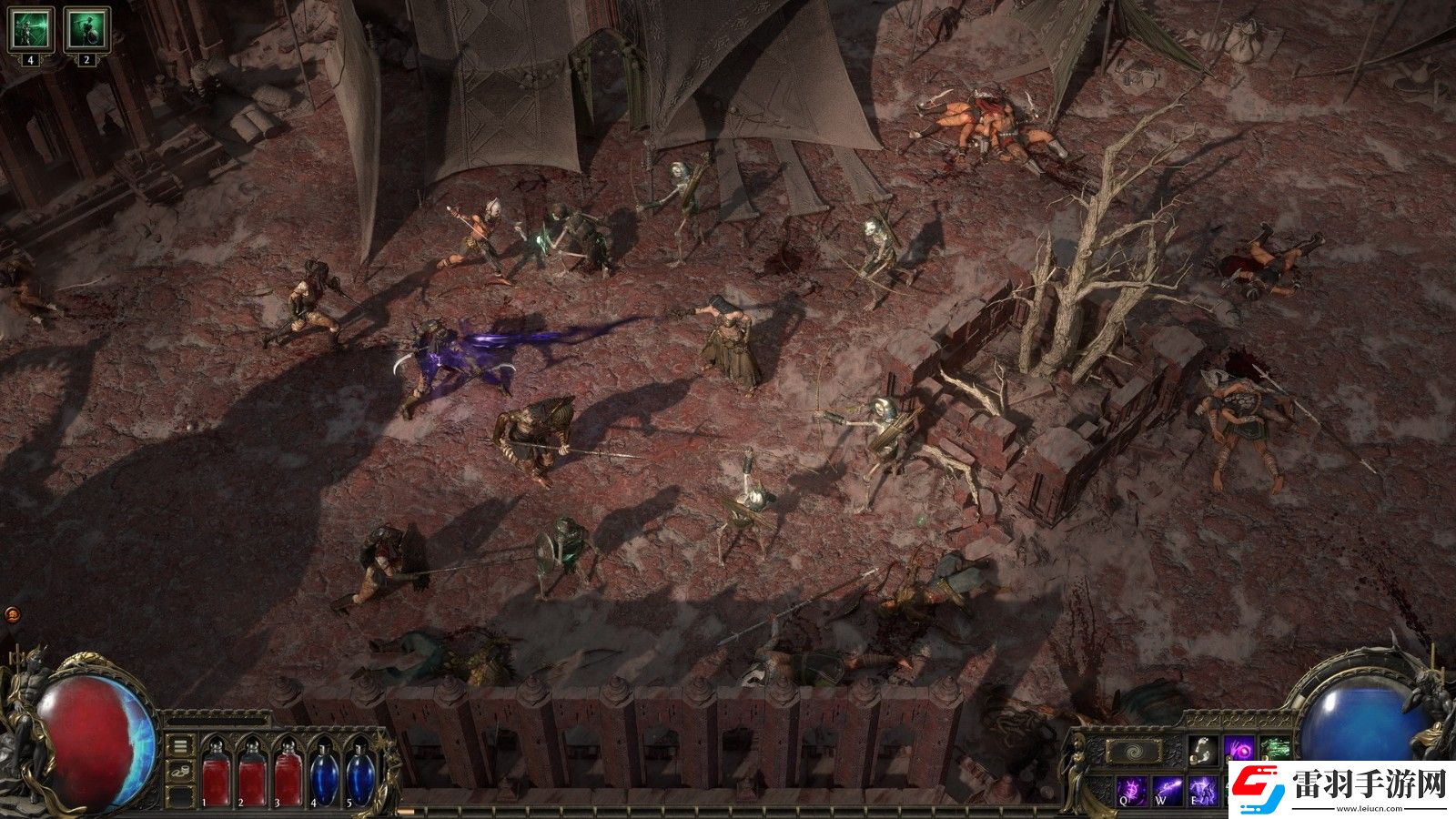Open the three-line menu button by the flasks
This screenshot has width=1456, height=819.
(x=181, y=746)
